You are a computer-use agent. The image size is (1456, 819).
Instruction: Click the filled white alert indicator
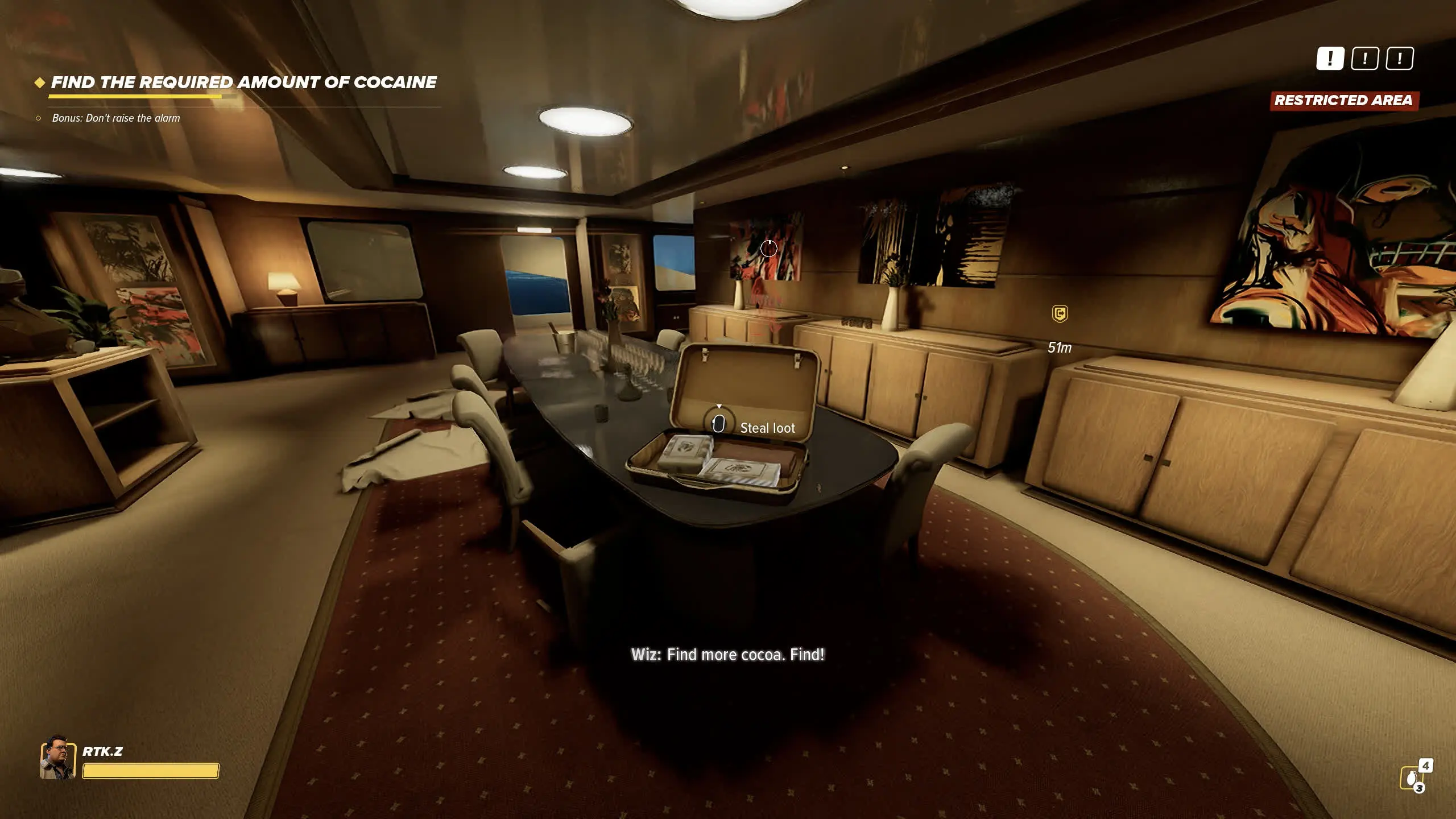point(1330,59)
